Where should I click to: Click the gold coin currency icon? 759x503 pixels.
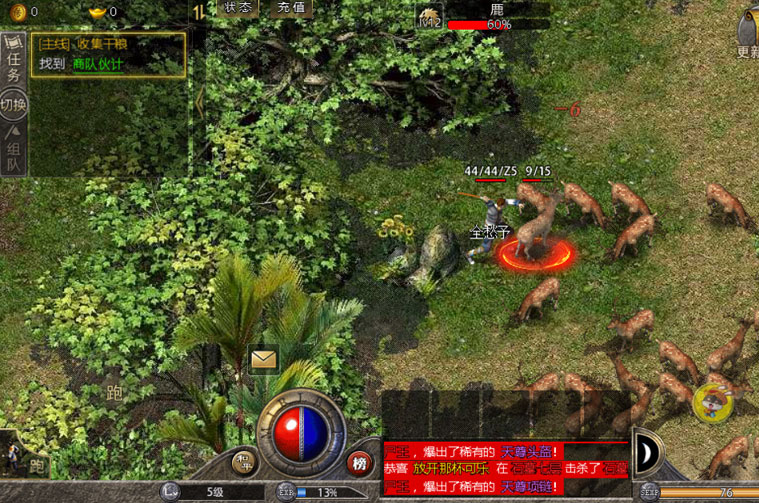coord(14,11)
